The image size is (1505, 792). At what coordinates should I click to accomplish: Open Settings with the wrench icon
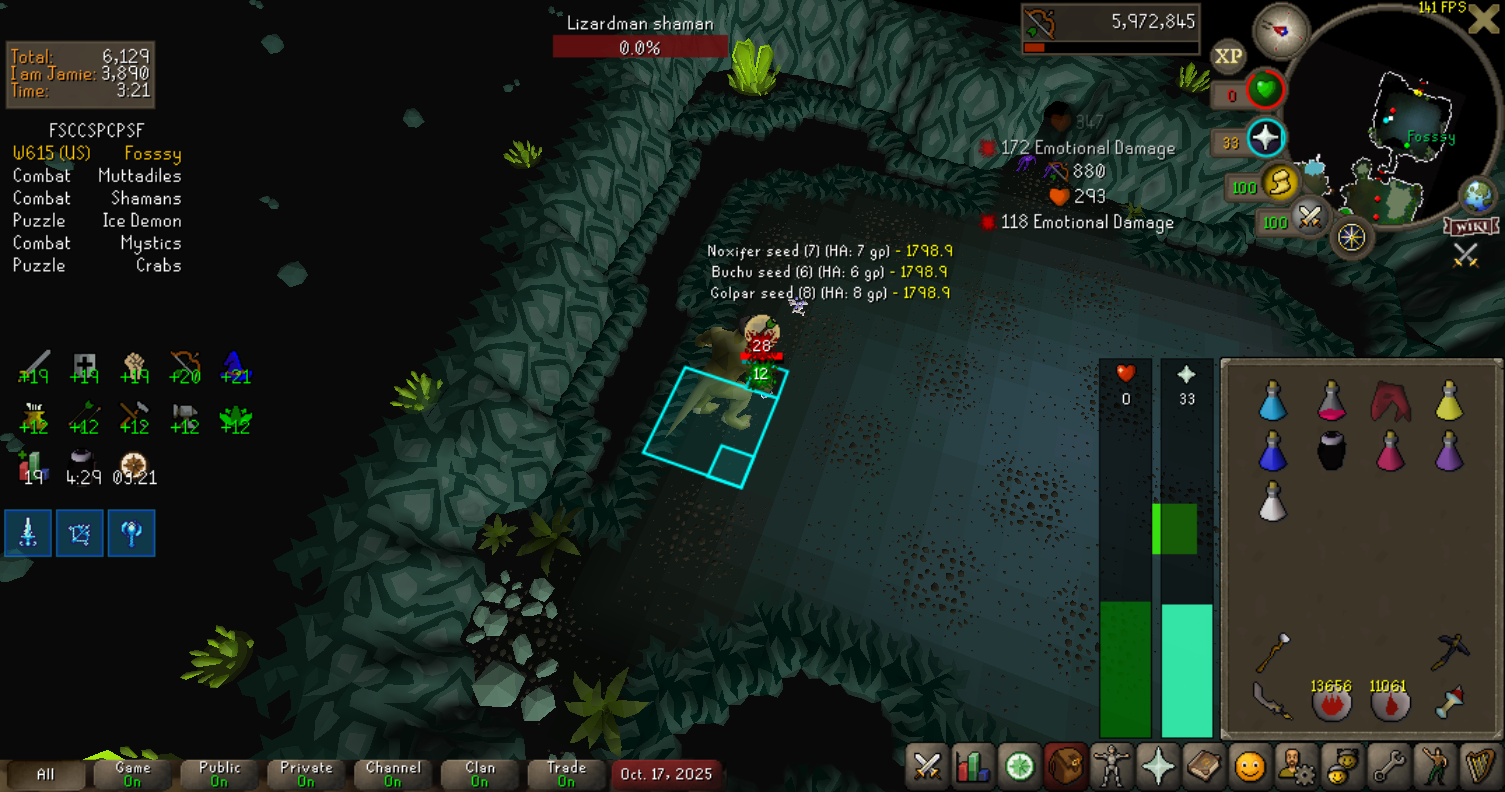click(x=1387, y=767)
